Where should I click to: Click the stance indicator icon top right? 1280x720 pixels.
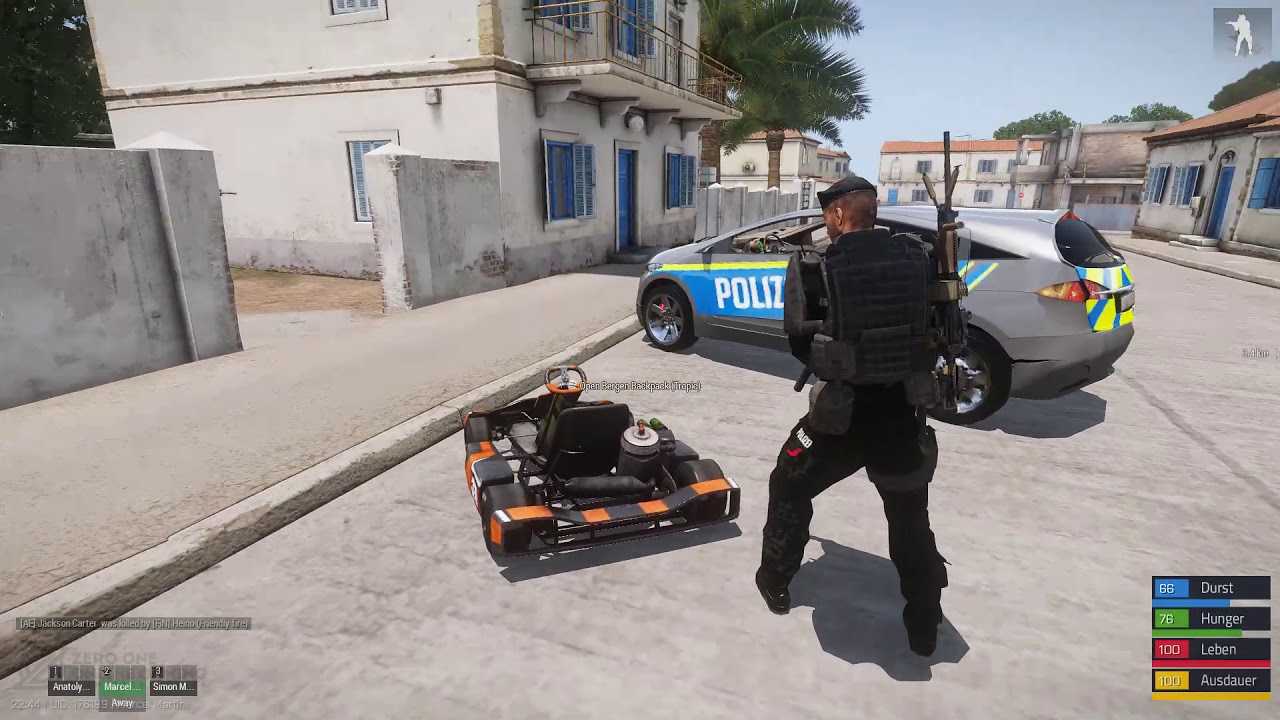1243,30
